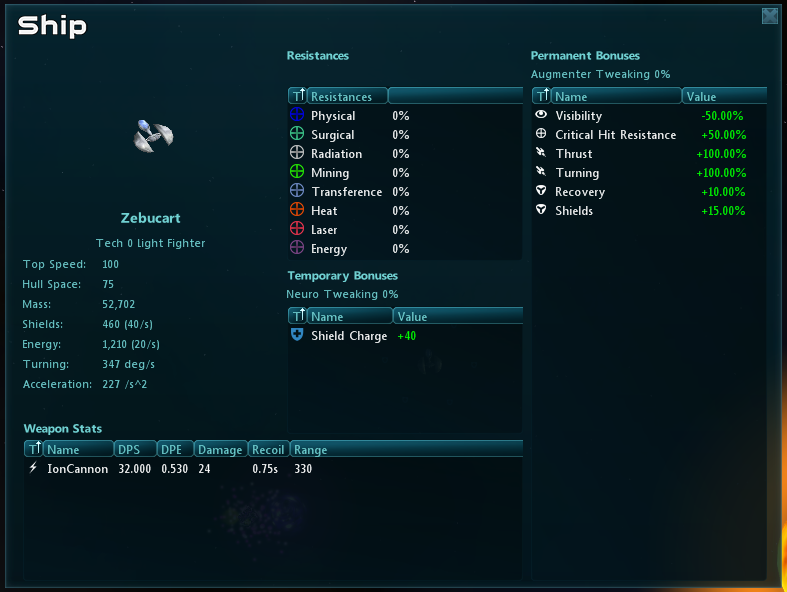Viewport: 787px width, 592px height.
Task: Select the IonCannon weapon row
Action: pos(78,469)
